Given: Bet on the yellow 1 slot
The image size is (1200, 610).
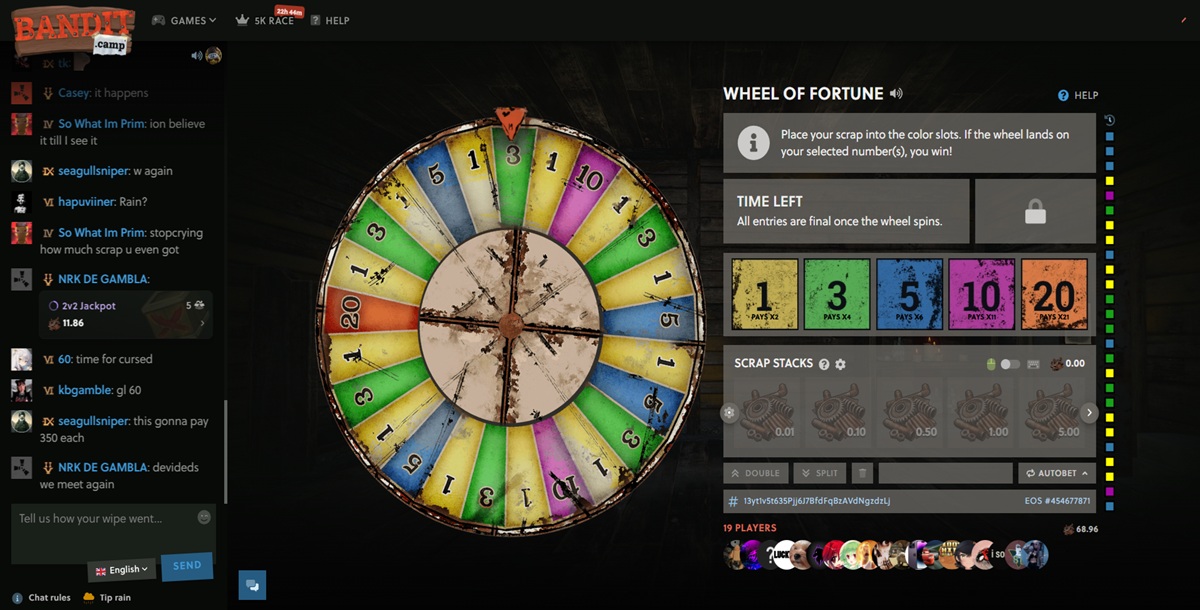Looking at the screenshot, I should point(765,294).
